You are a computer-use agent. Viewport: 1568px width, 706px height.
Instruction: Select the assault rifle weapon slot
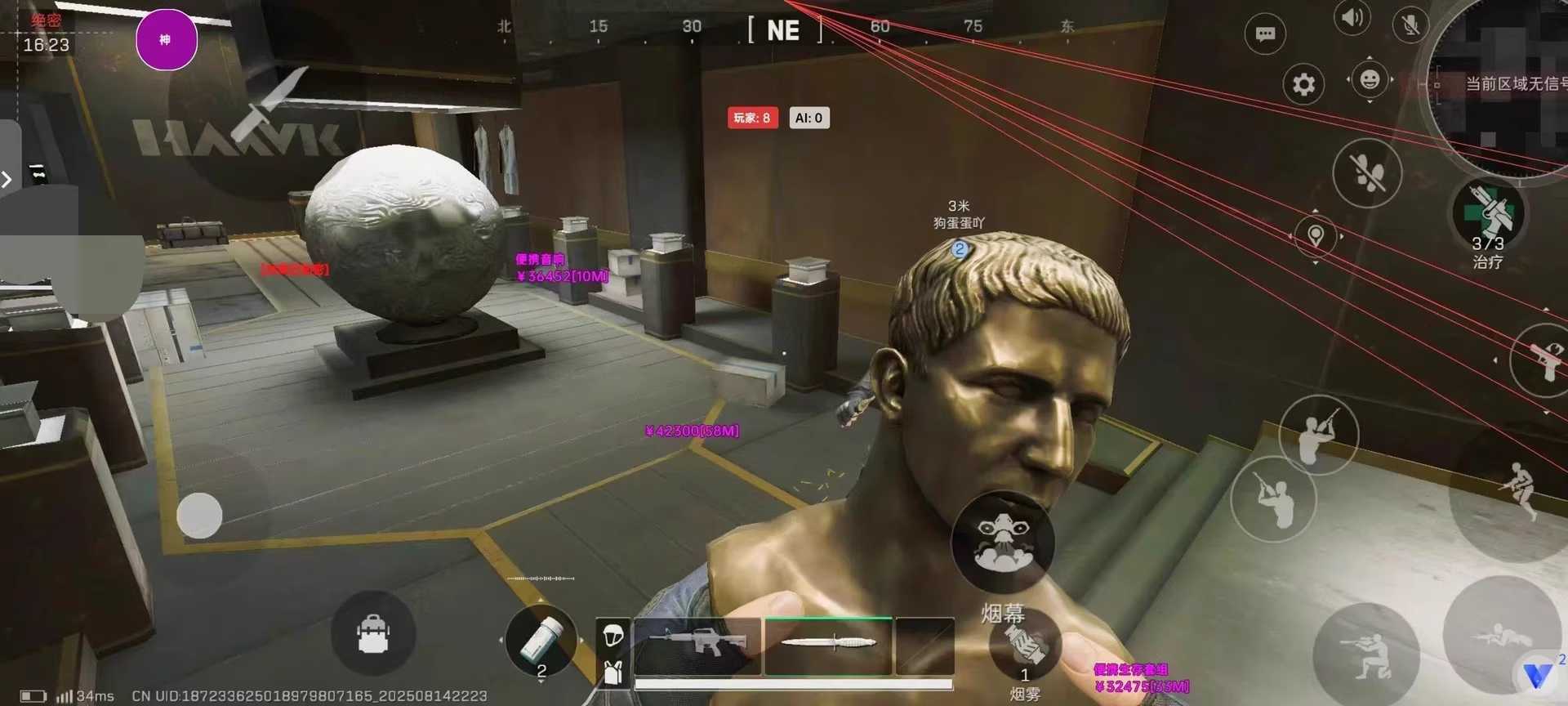coord(697,646)
